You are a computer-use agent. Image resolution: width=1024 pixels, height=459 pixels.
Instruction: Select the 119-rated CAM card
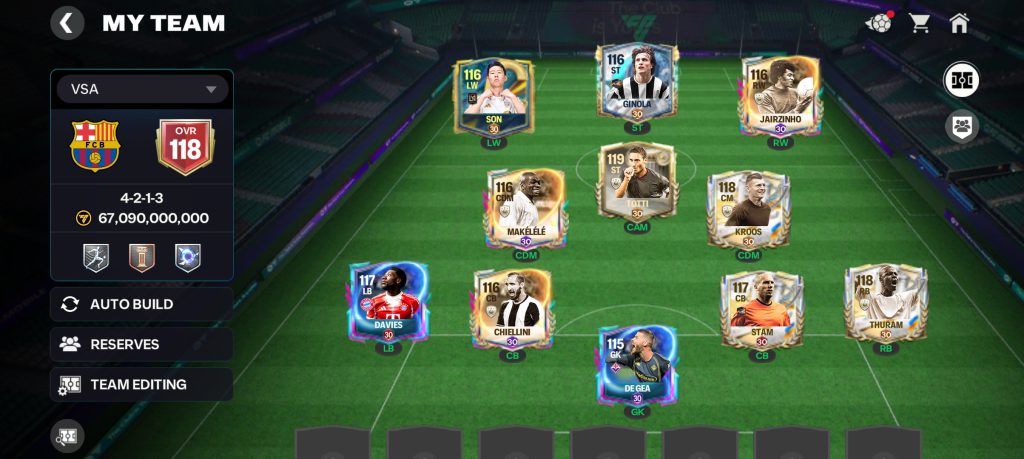click(x=637, y=182)
